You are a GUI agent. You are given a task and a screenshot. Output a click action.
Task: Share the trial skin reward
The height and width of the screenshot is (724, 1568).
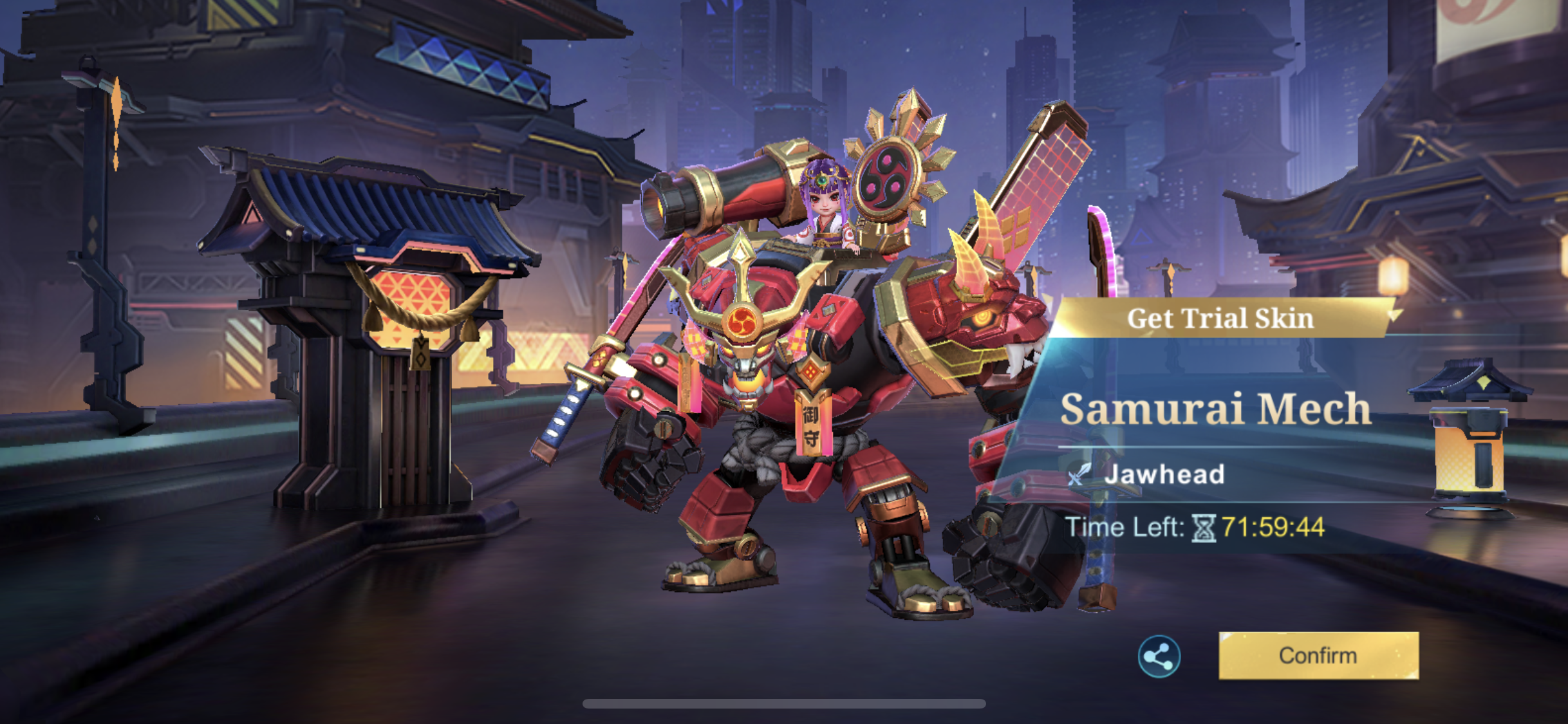[1159, 656]
